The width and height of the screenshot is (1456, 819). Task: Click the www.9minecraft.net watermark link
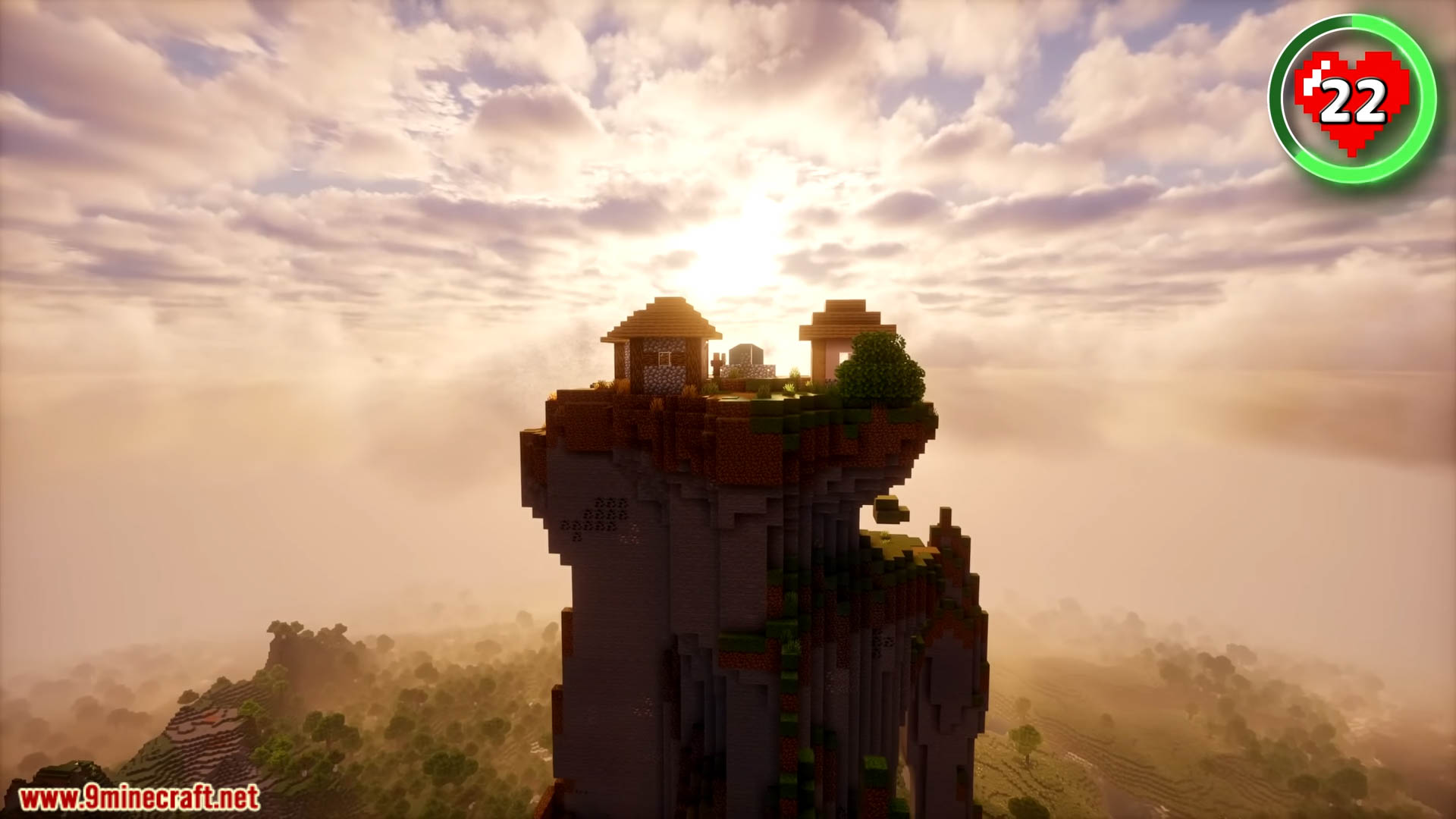click(x=140, y=798)
